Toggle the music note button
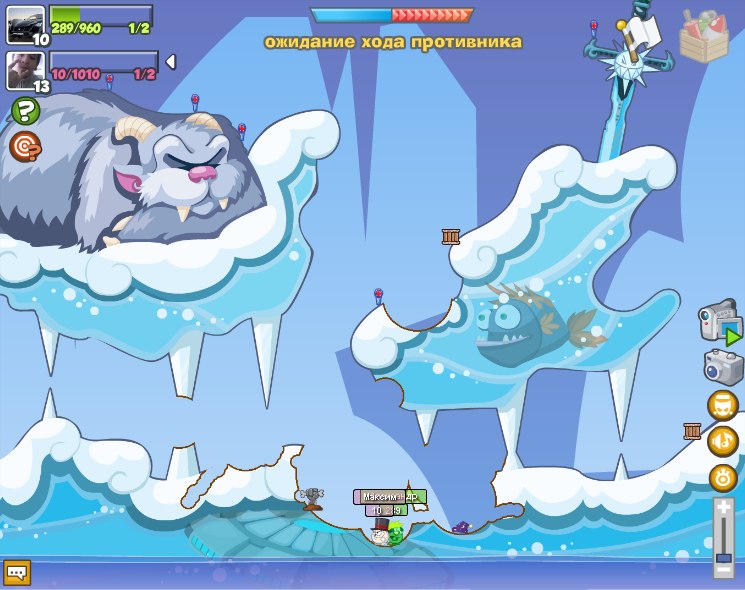745x590 pixels. tap(723, 440)
